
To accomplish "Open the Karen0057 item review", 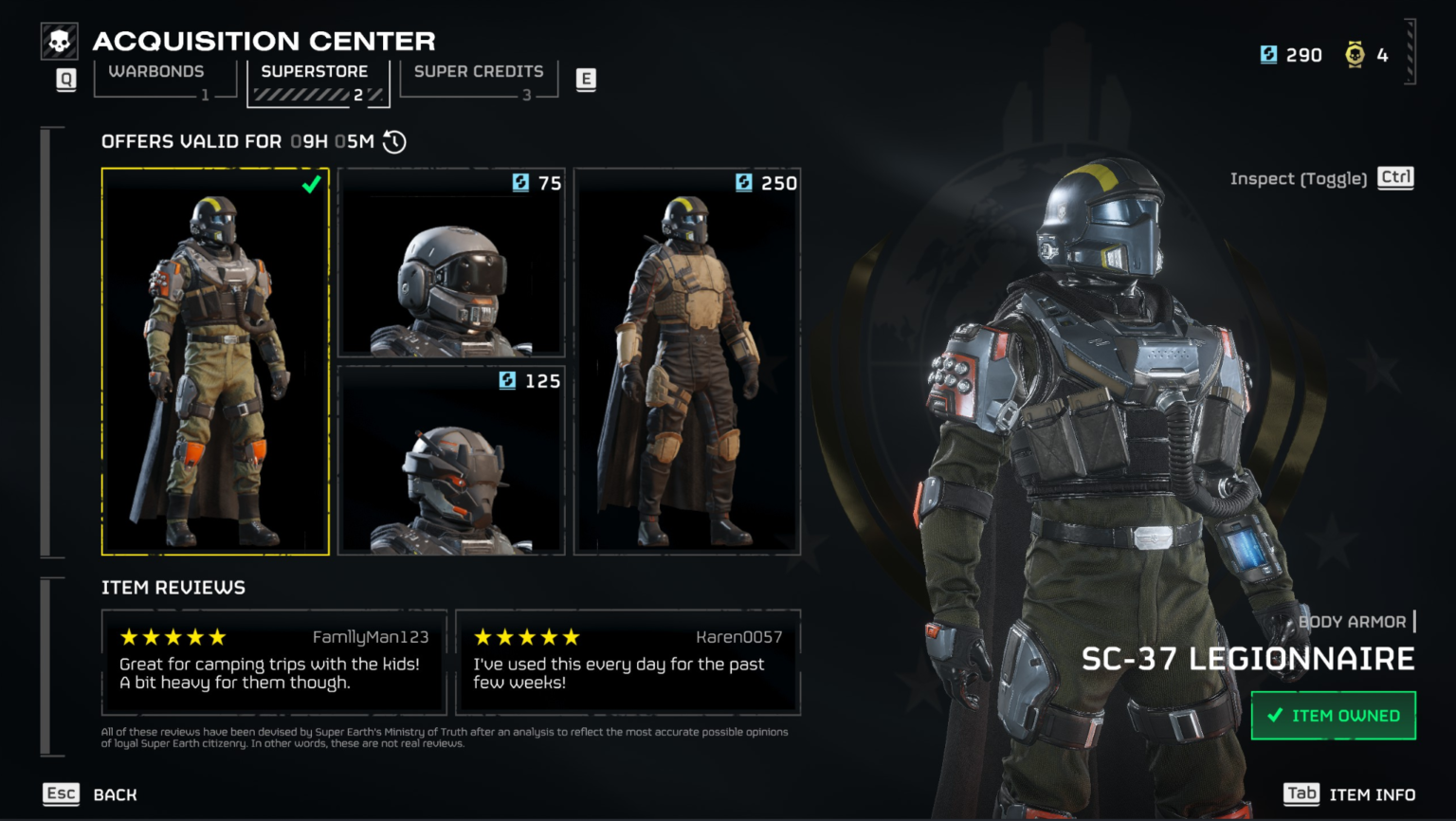I will coord(628,662).
